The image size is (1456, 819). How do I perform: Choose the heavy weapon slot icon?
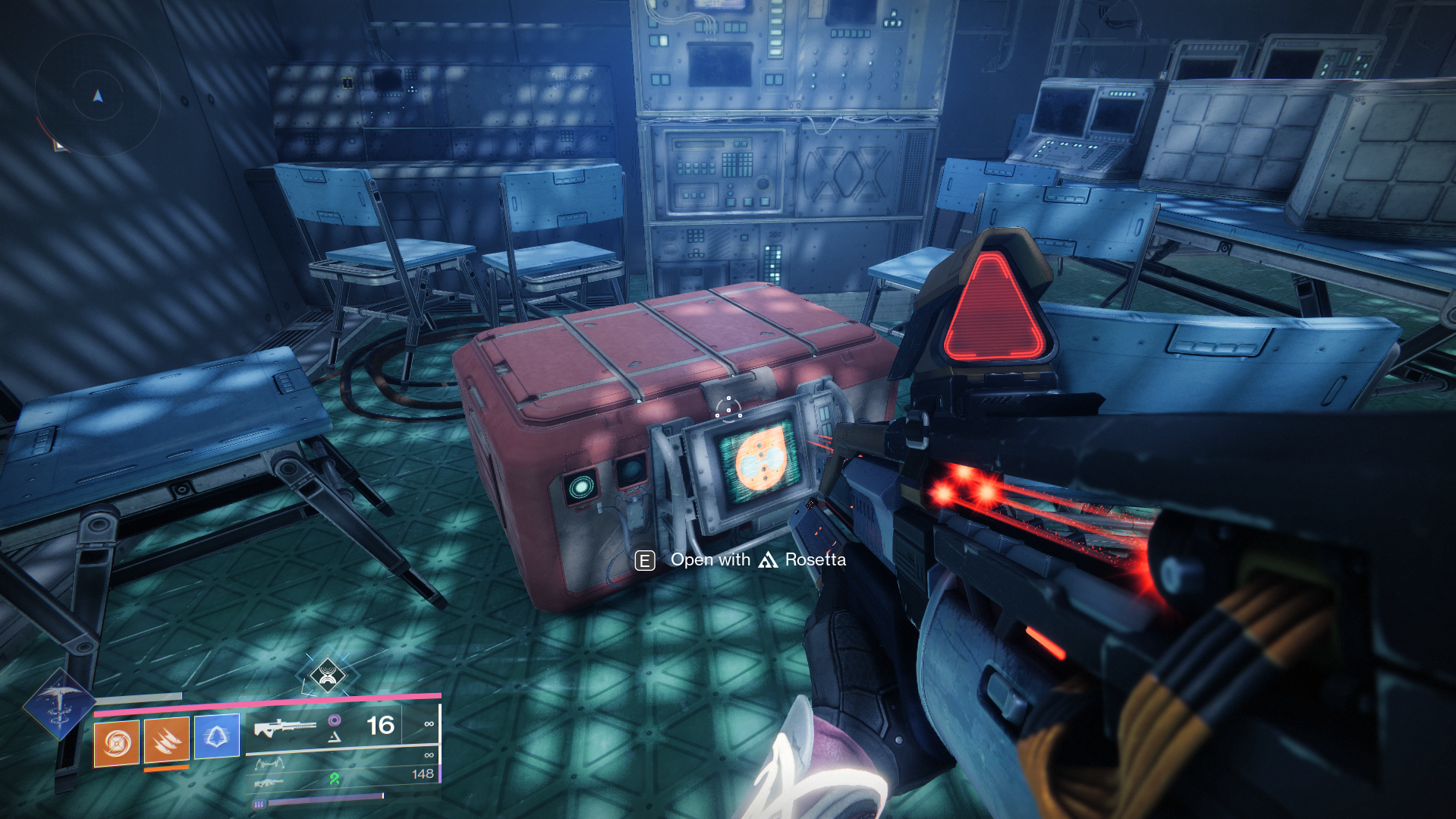[x=268, y=782]
